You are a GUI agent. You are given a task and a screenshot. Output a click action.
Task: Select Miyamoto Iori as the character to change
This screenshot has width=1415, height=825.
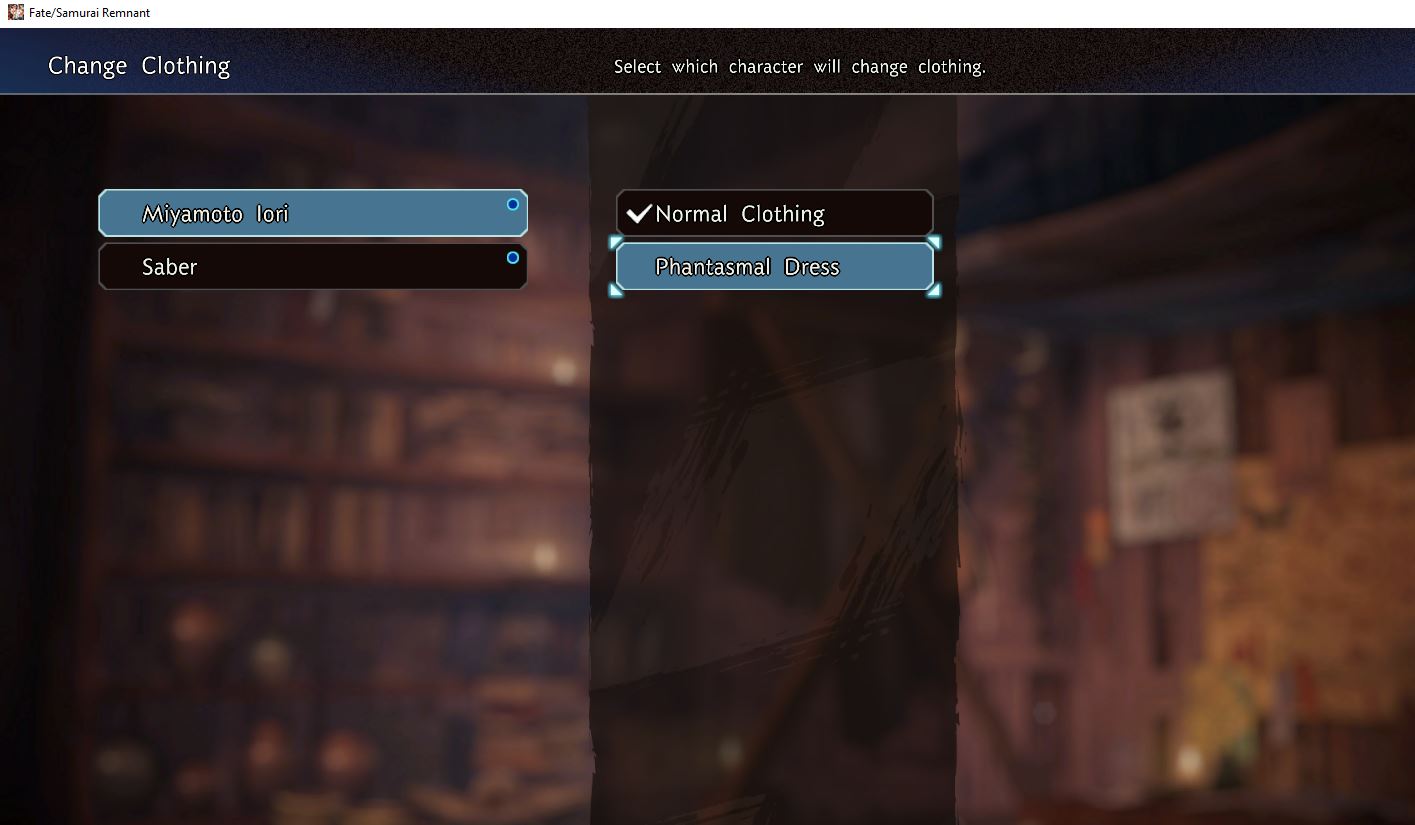pos(312,212)
